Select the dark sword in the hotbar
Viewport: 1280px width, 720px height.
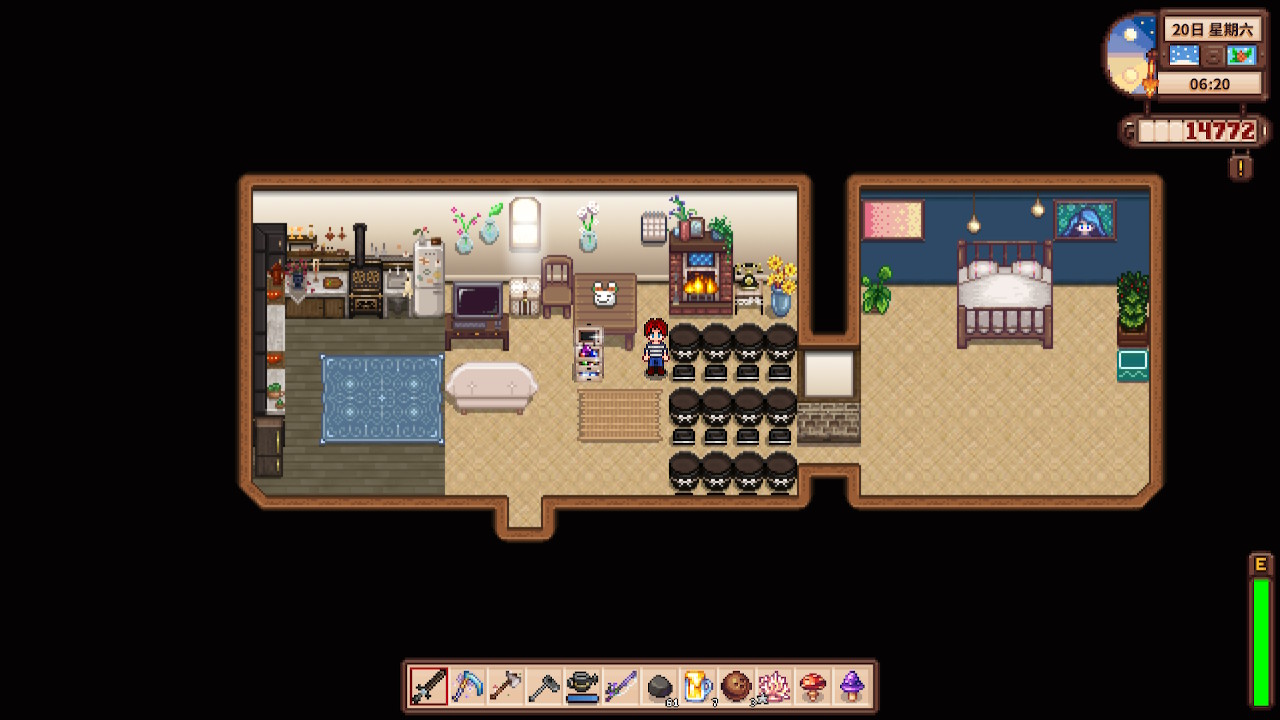click(x=428, y=686)
